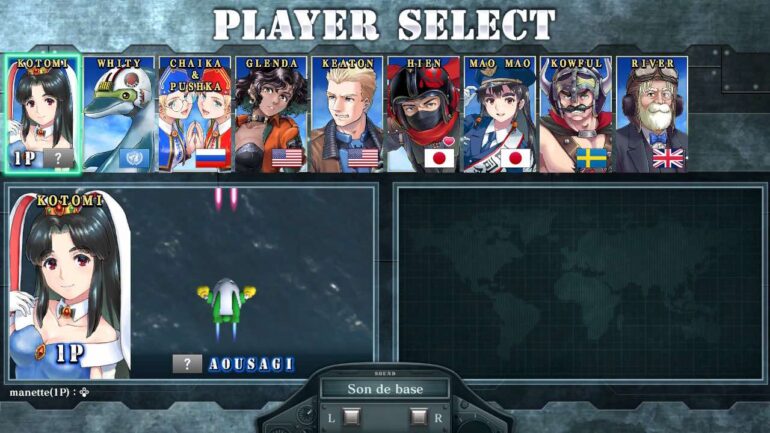Choose the Keaton character tile
Image resolution: width=770 pixels, height=433 pixels.
click(347, 113)
